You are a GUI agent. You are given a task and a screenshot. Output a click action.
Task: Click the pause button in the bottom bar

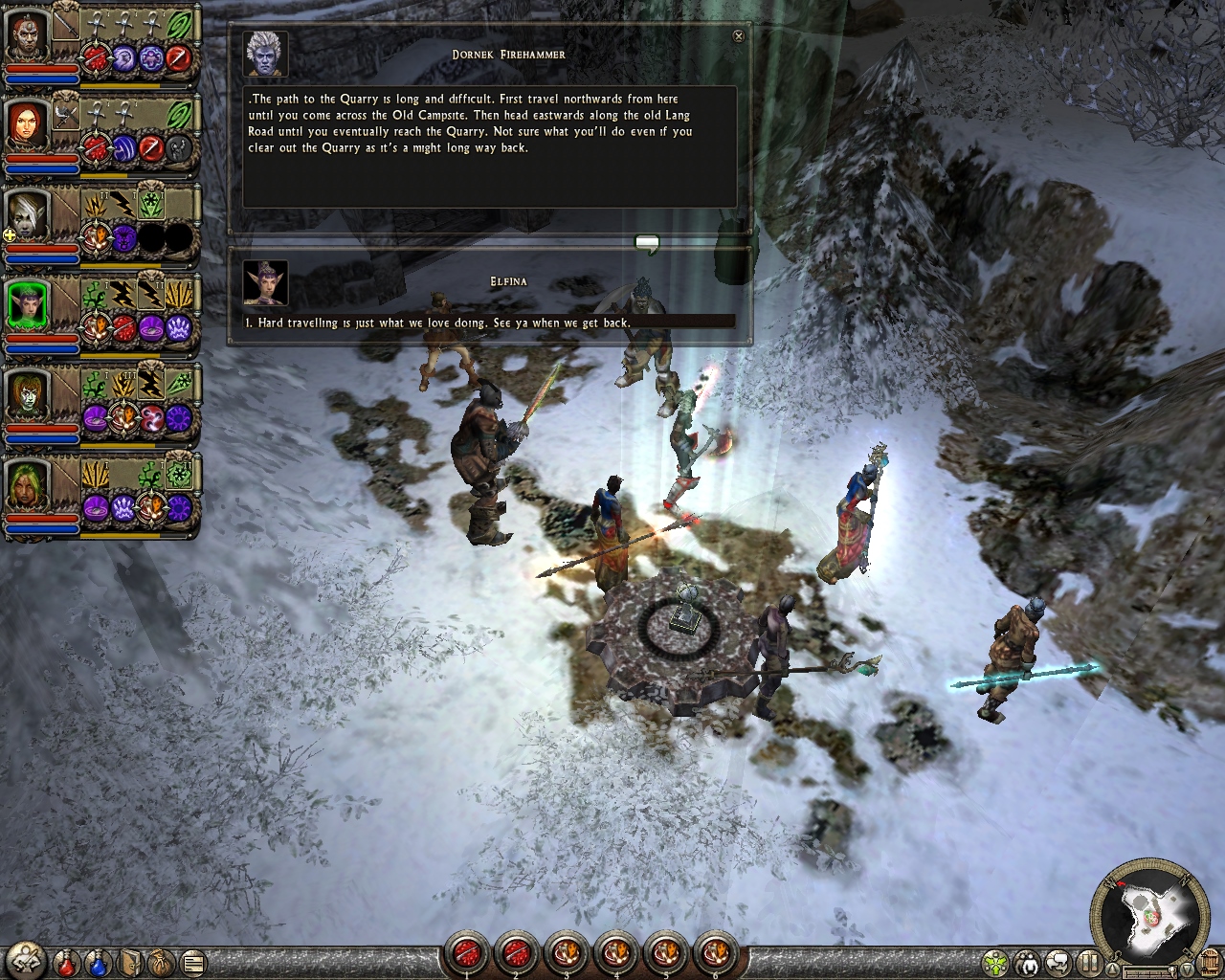1089,962
